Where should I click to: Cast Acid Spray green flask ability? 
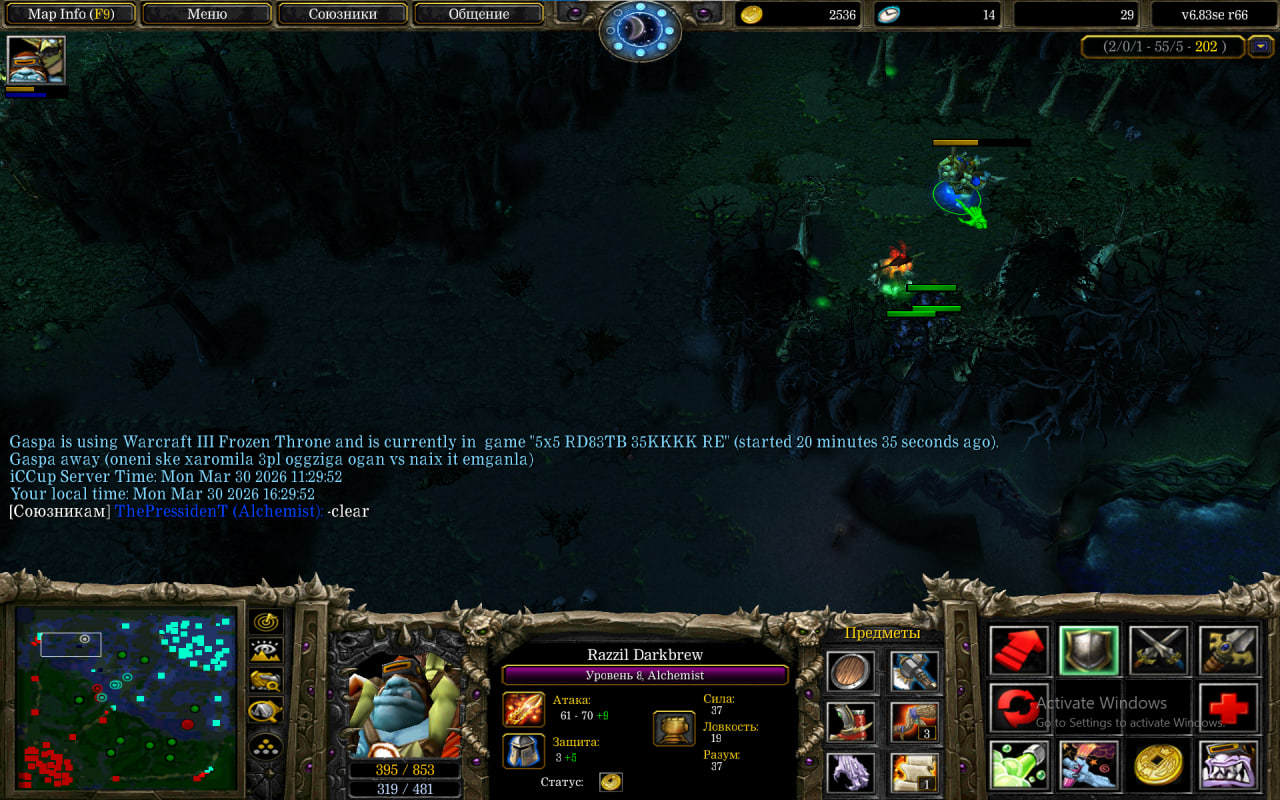point(1019,766)
